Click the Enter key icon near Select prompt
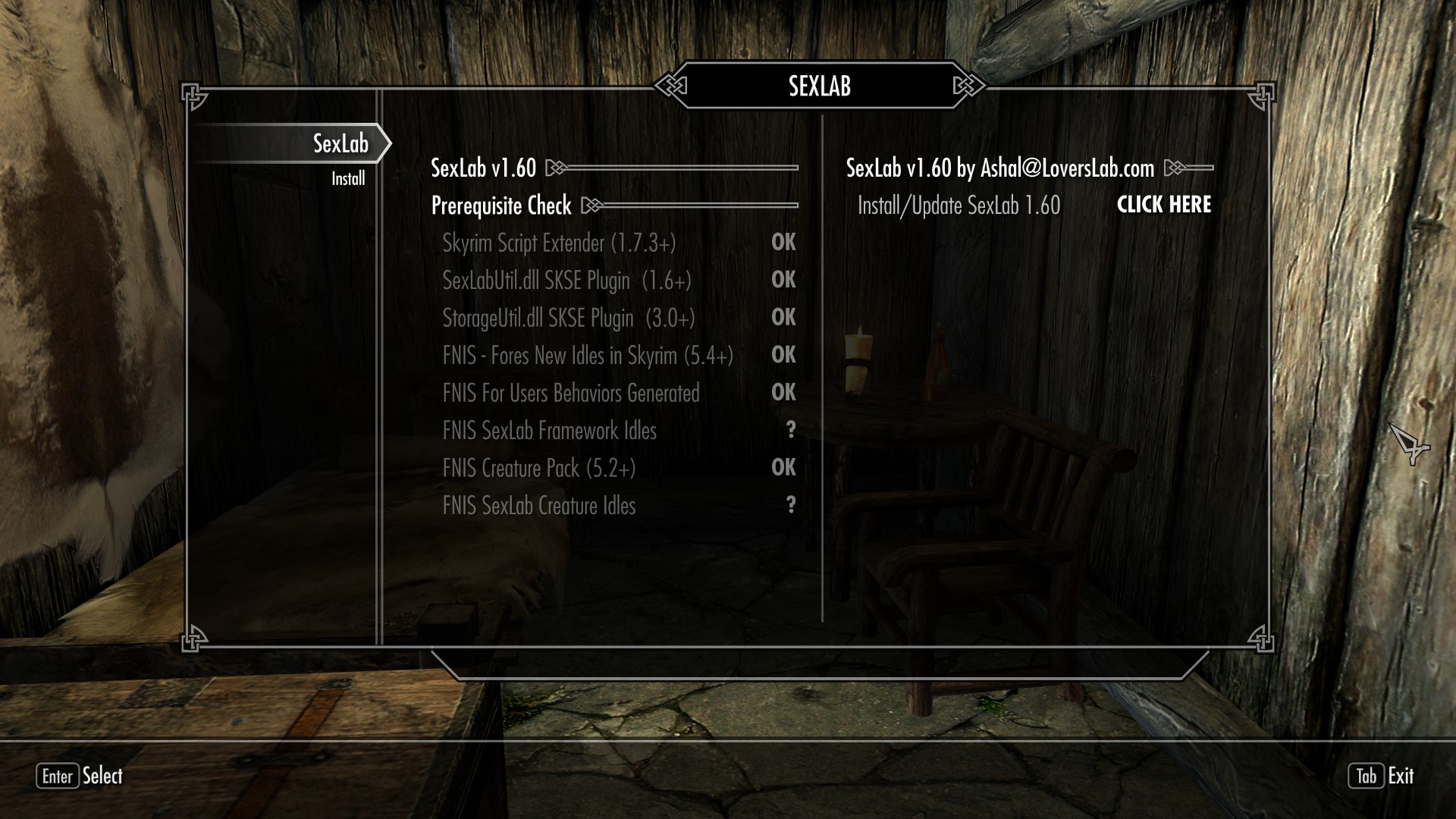 click(x=57, y=777)
